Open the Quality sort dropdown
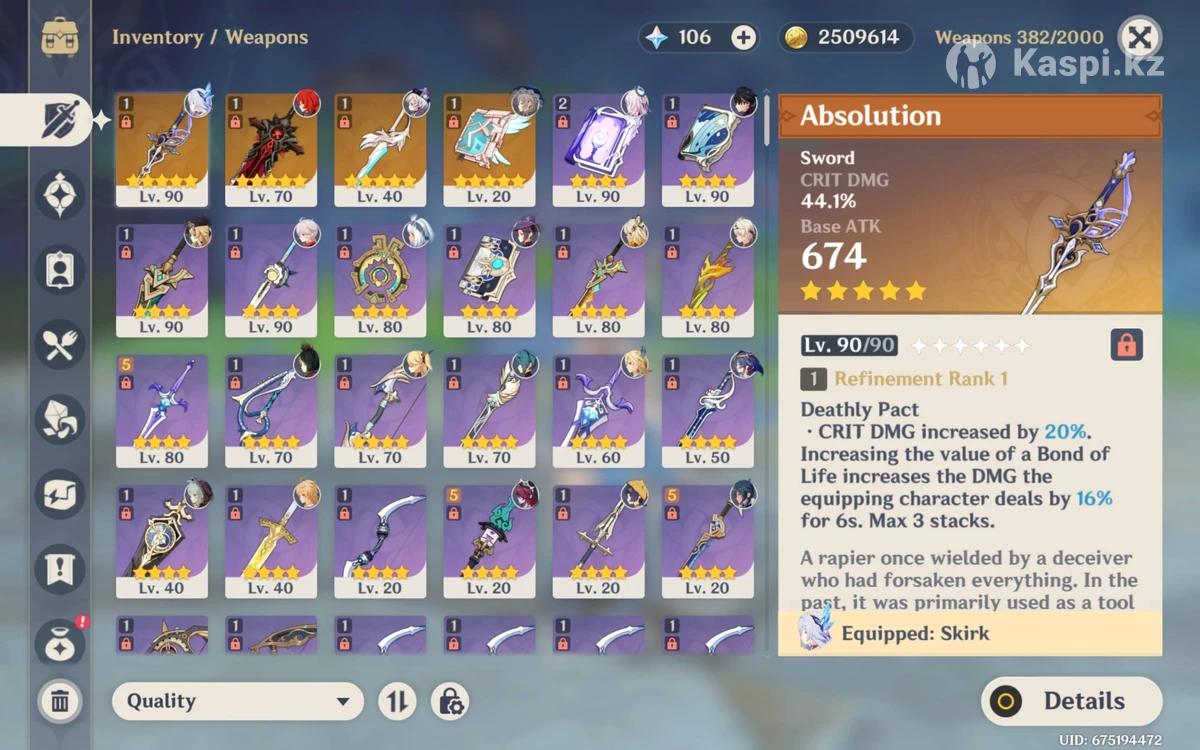 point(237,701)
